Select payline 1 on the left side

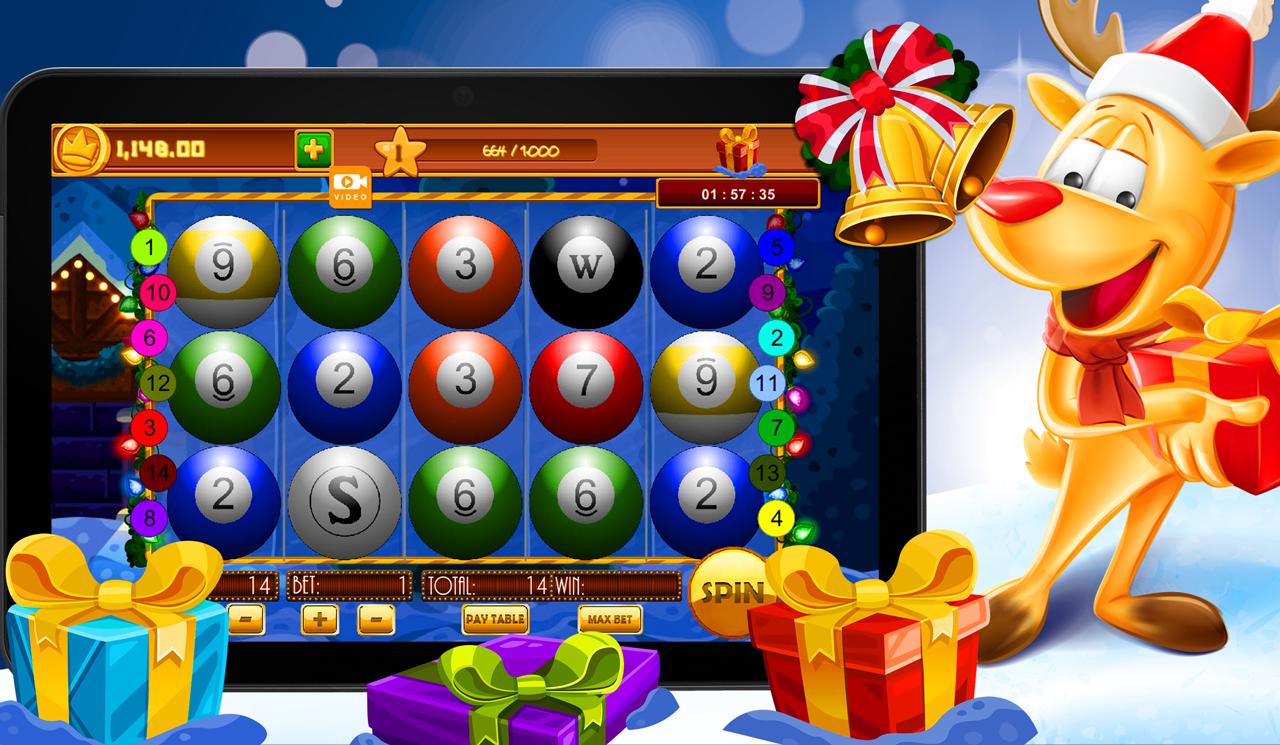150,247
